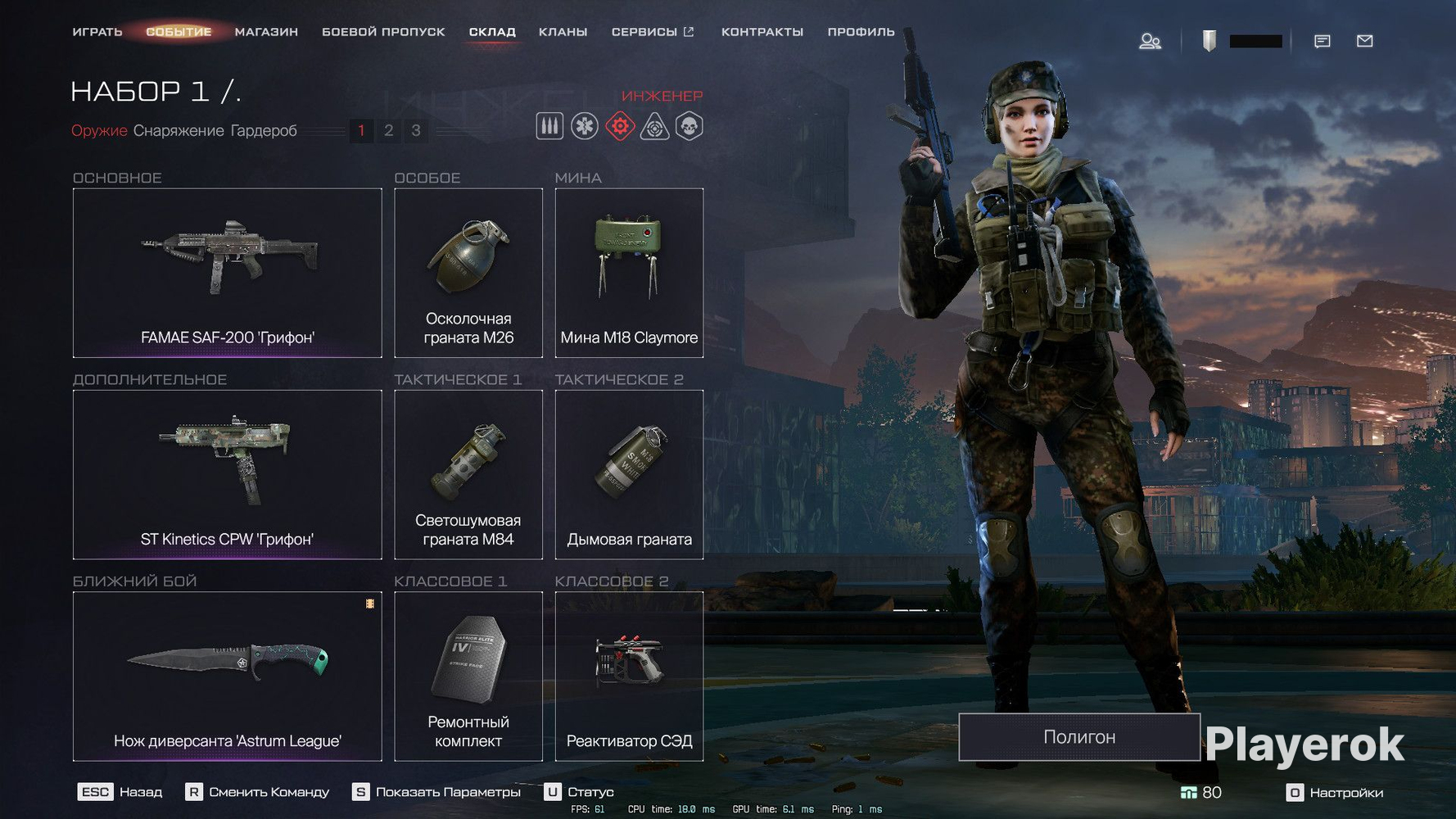This screenshot has width=1456, height=819.
Task: Select the Осколочная граната M26 slot
Action: pyautogui.click(x=468, y=273)
